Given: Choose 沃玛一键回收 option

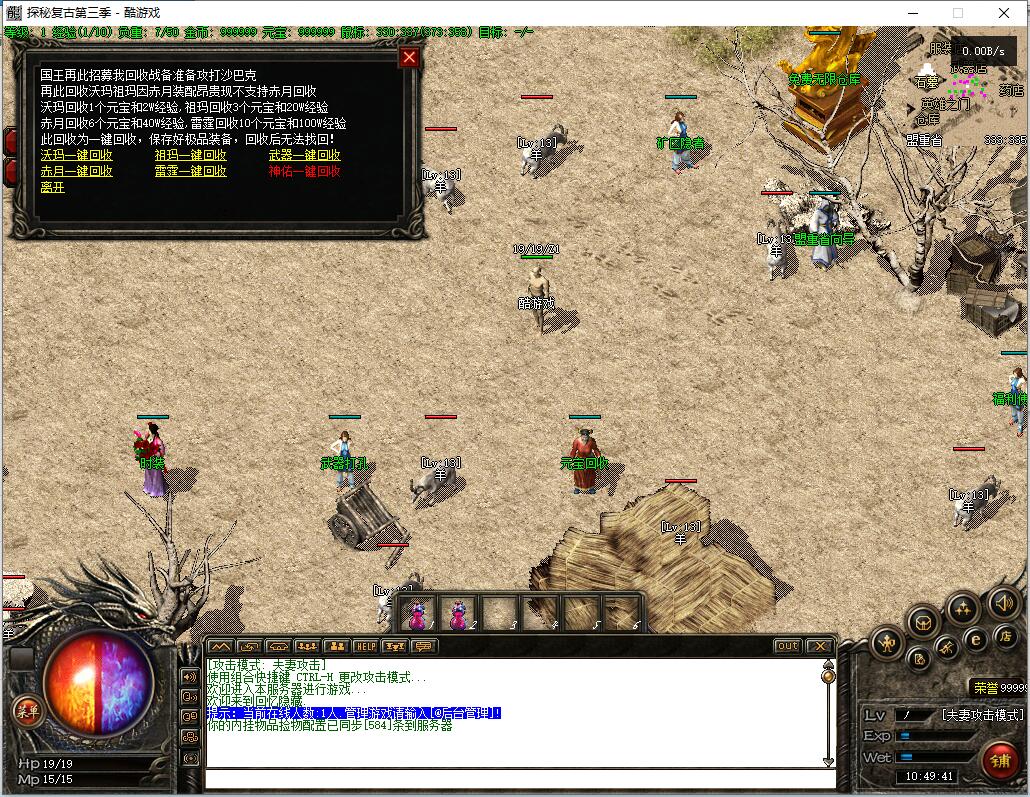Looking at the screenshot, I should (x=76, y=155).
